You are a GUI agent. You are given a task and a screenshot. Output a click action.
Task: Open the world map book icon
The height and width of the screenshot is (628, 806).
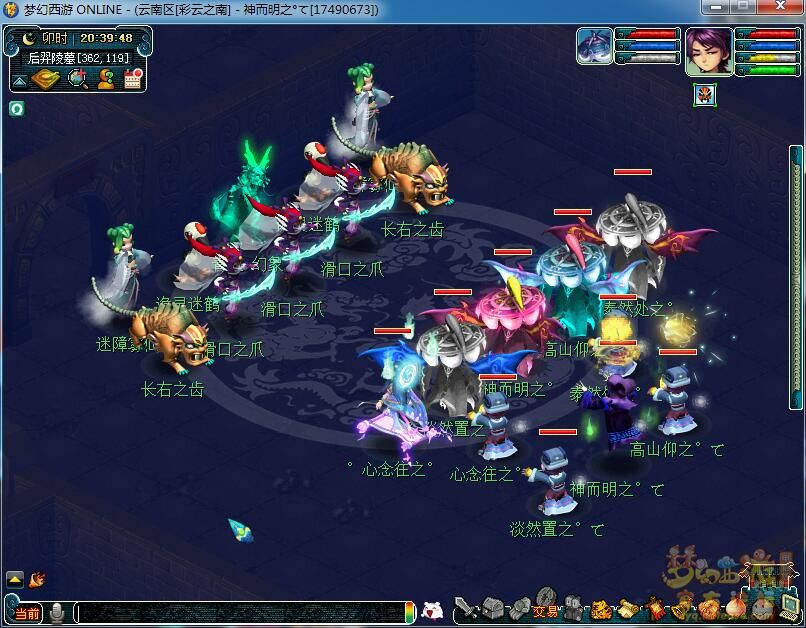pos(46,79)
